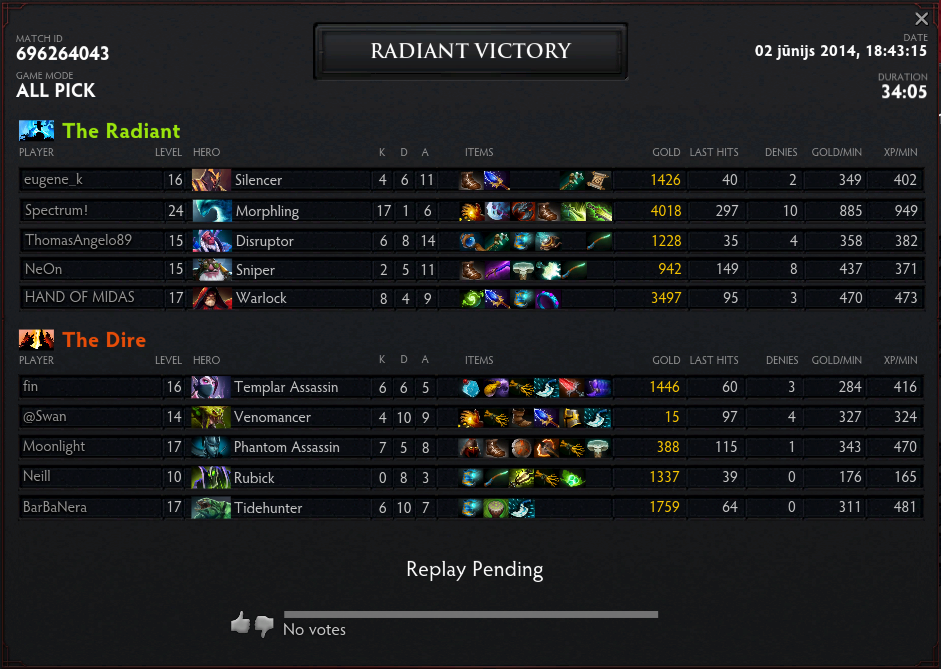This screenshot has width=941, height=669.
Task: Click the Warlock hero portrait
Action: point(211,298)
